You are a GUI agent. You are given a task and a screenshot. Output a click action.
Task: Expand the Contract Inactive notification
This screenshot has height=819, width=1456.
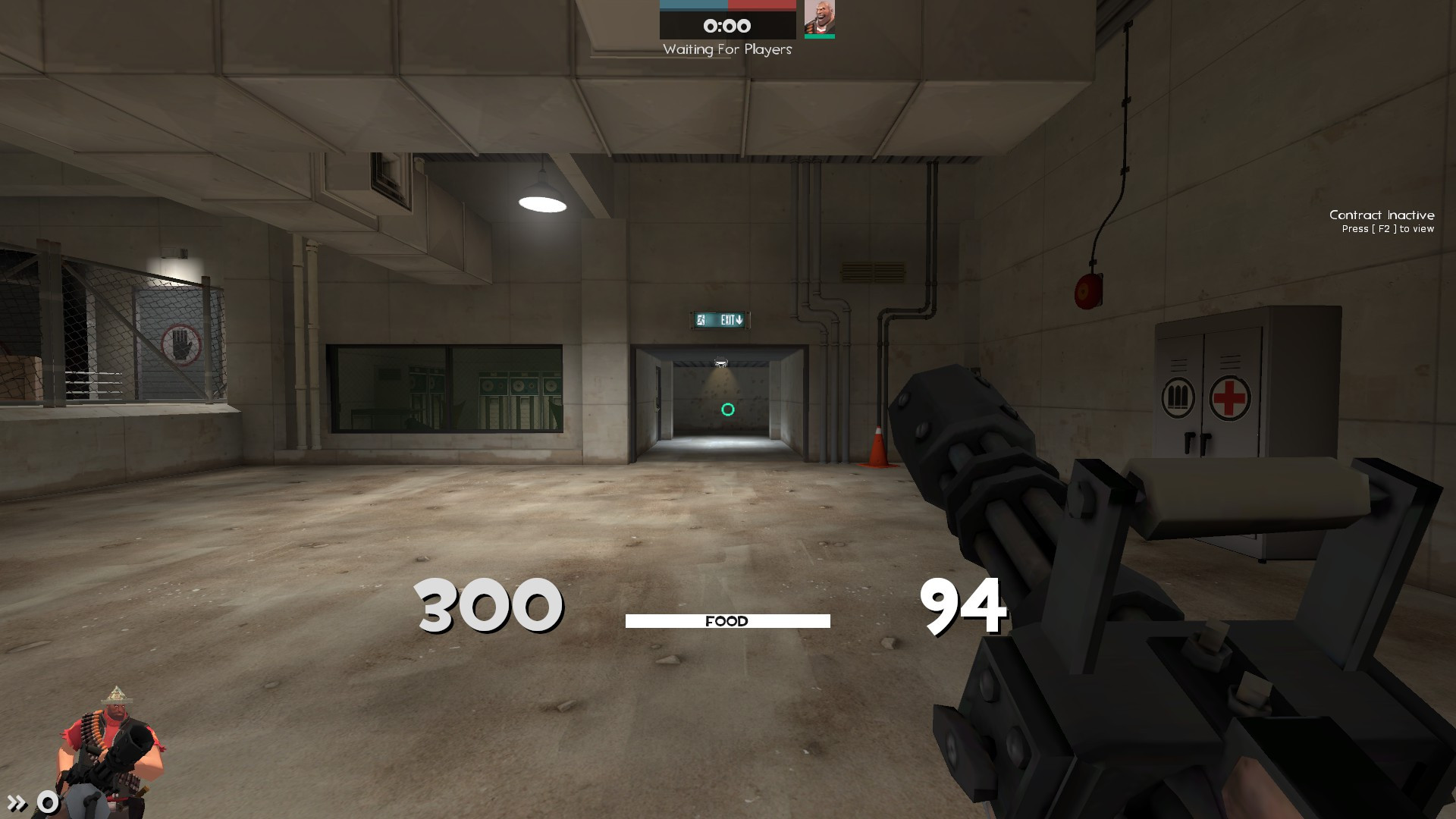(x=1382, y=215)
